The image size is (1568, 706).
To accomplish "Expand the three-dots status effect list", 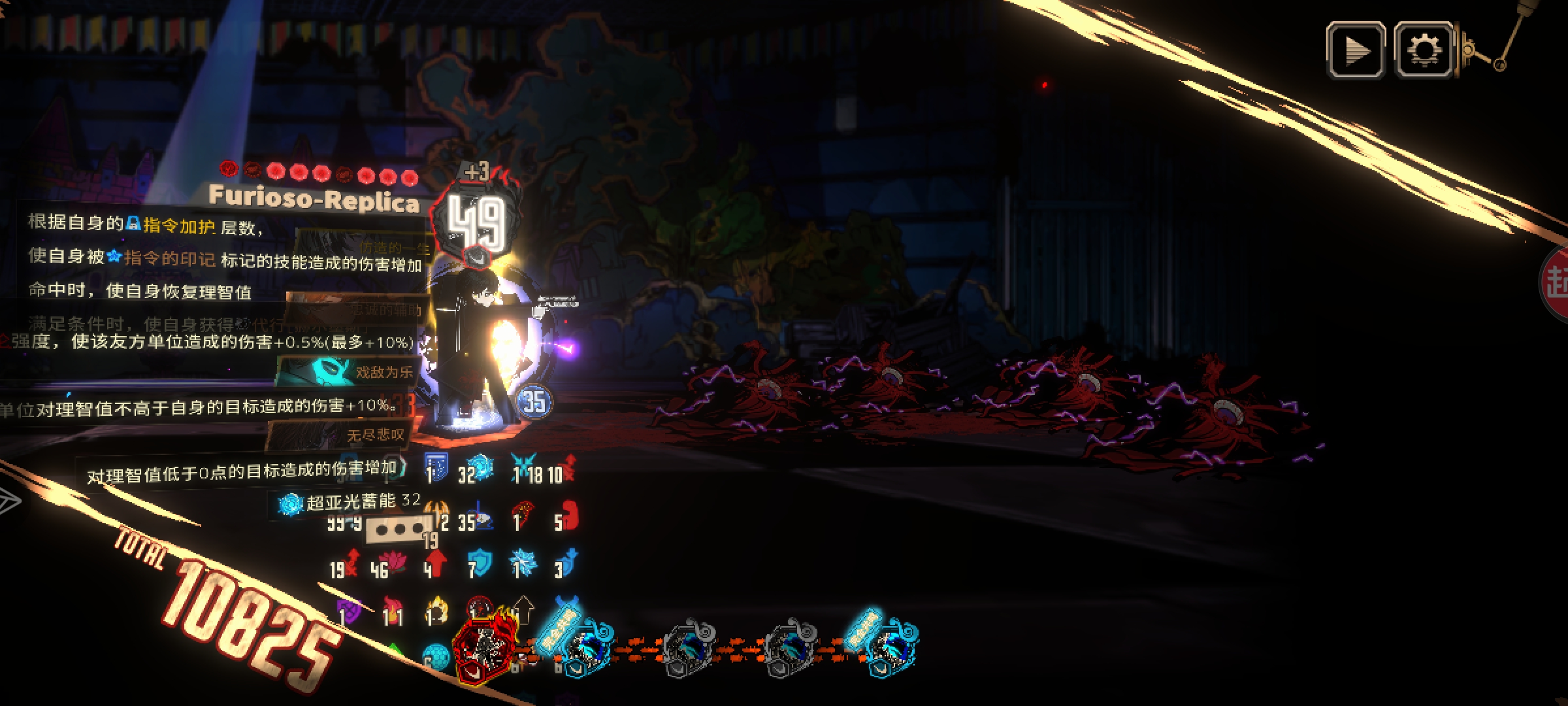I will pos(398,528).
